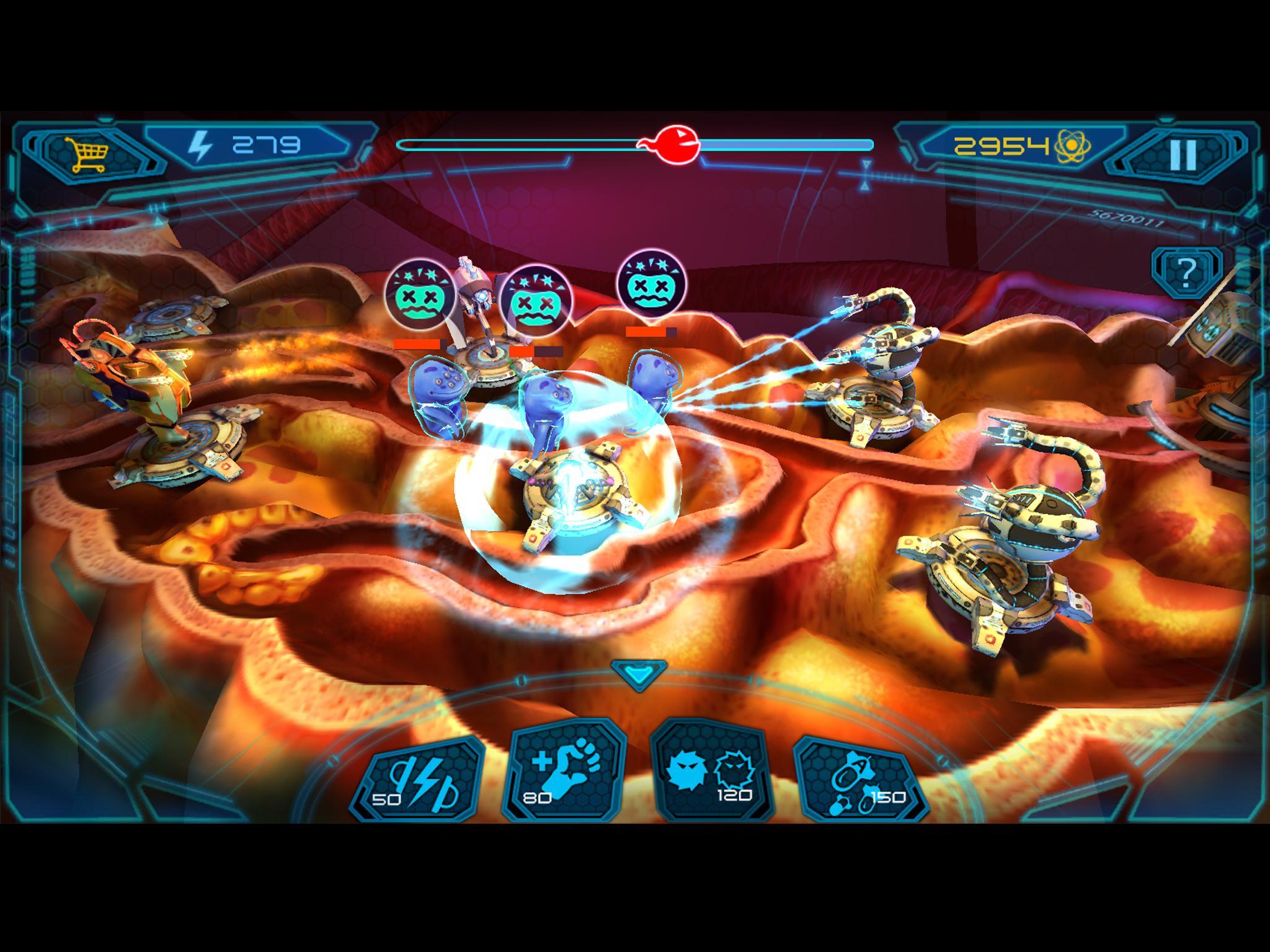Pause the game
This screenshot has width=1270, height=952.
(1182, 155)
